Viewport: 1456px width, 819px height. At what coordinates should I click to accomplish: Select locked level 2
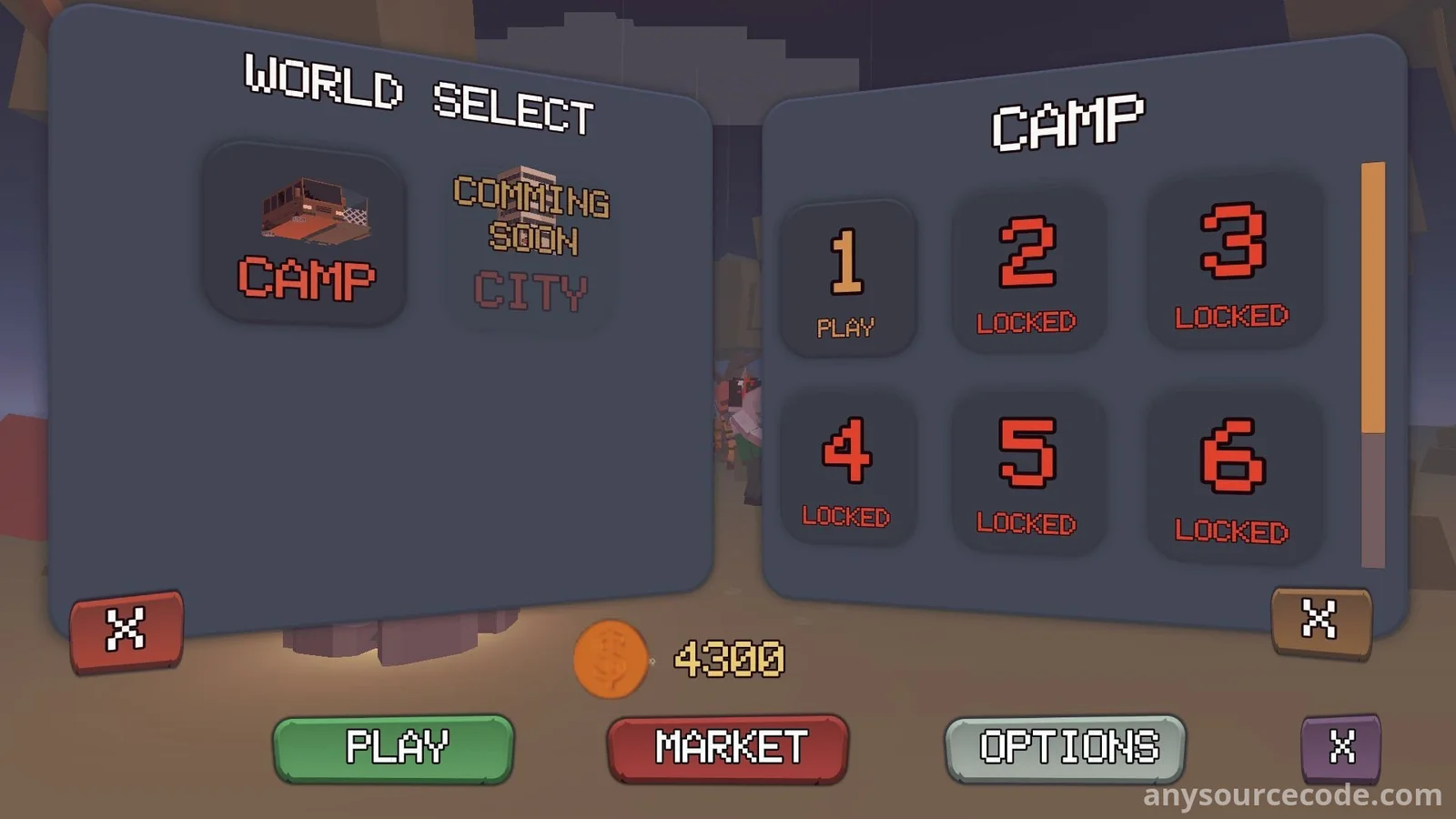pos(1027,270)
